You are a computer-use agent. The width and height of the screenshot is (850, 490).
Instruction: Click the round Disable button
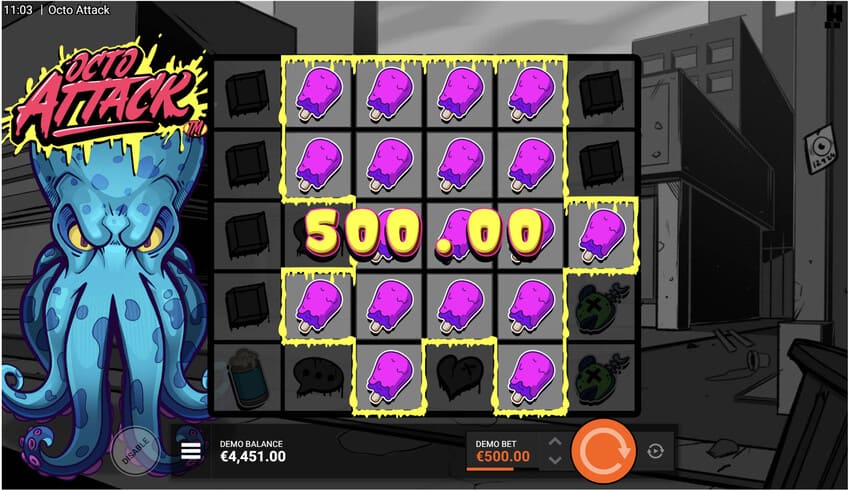coord(133,451)
